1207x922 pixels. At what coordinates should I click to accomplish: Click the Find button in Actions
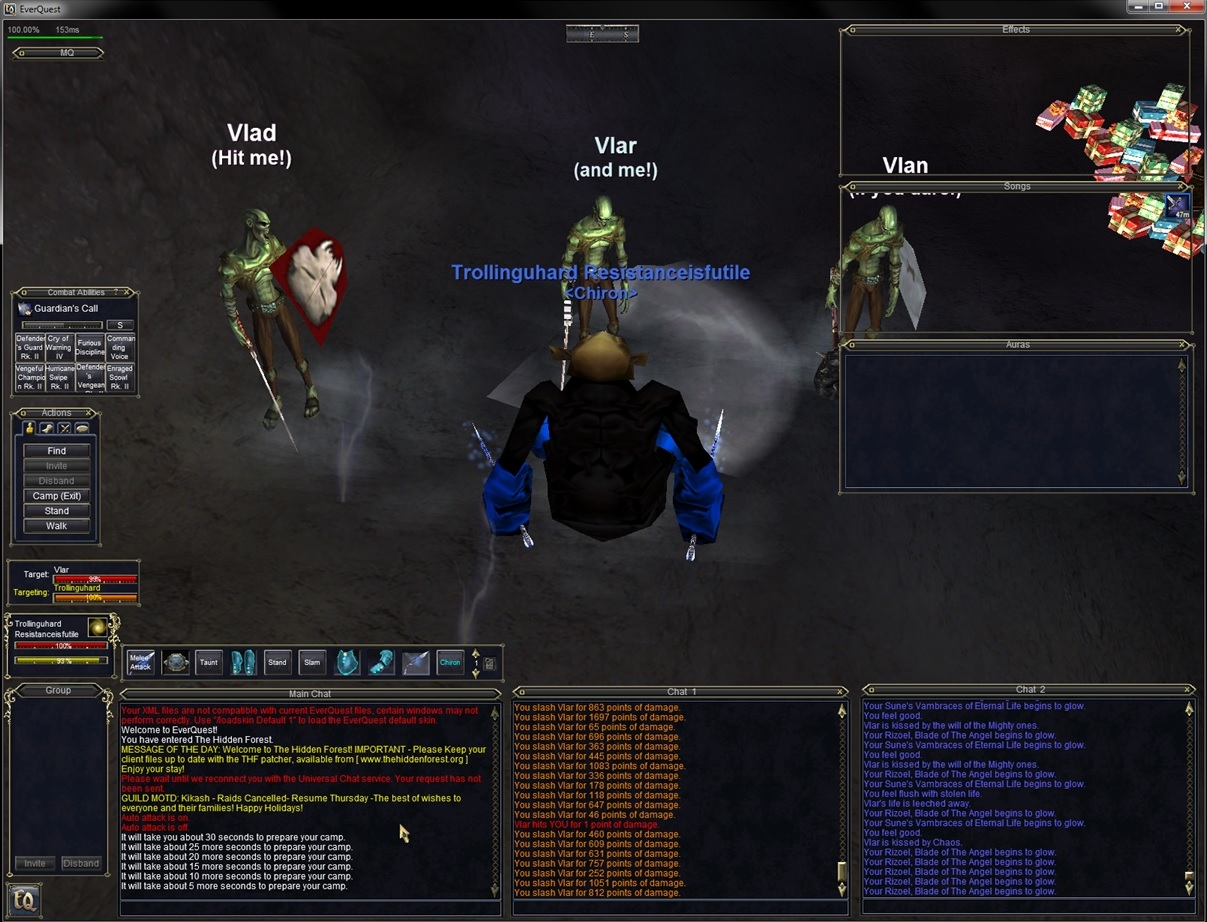(x=57, y=451)
